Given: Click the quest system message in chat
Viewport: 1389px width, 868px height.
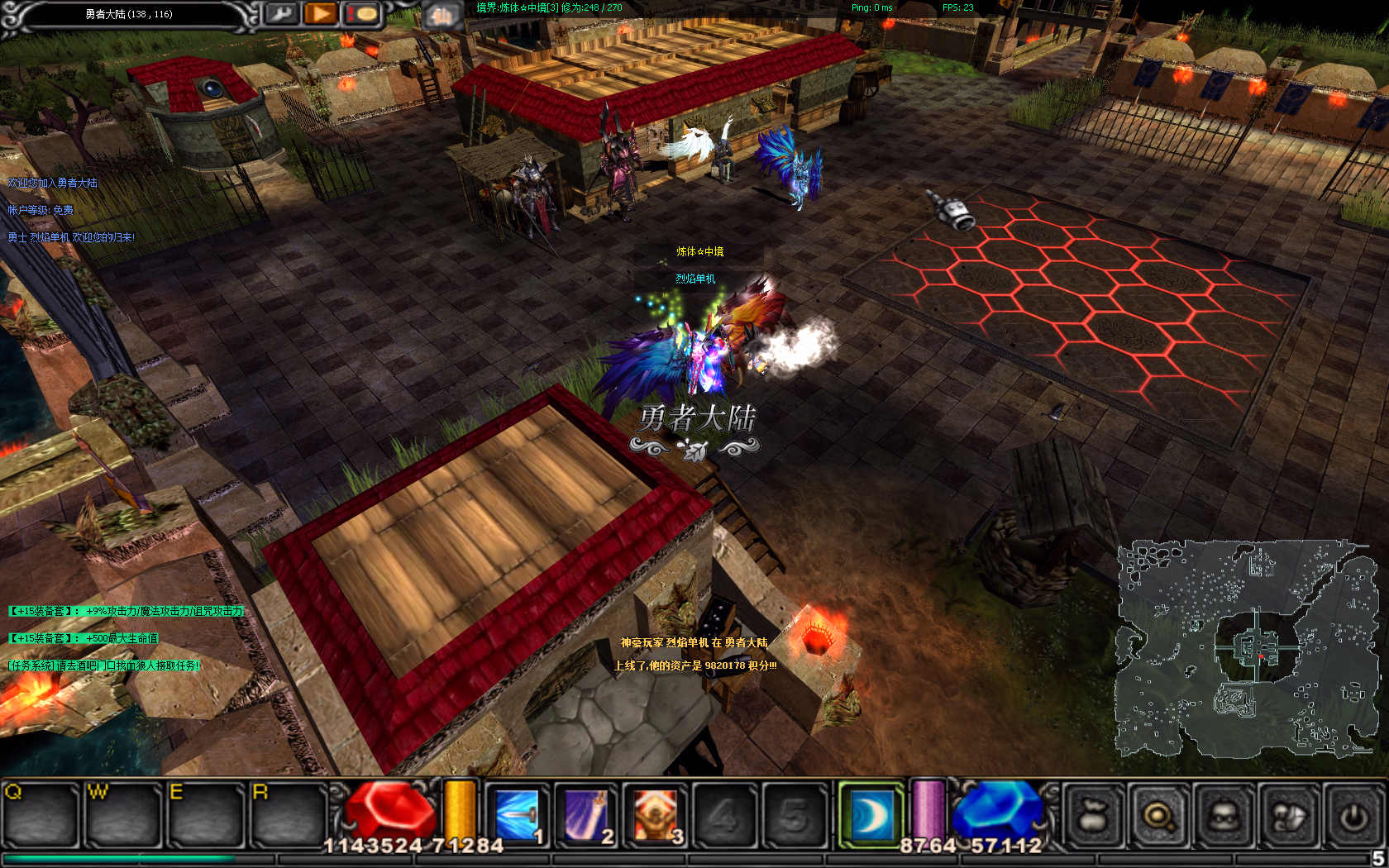Looking at the screenshot, I should (x=104, y=665).
